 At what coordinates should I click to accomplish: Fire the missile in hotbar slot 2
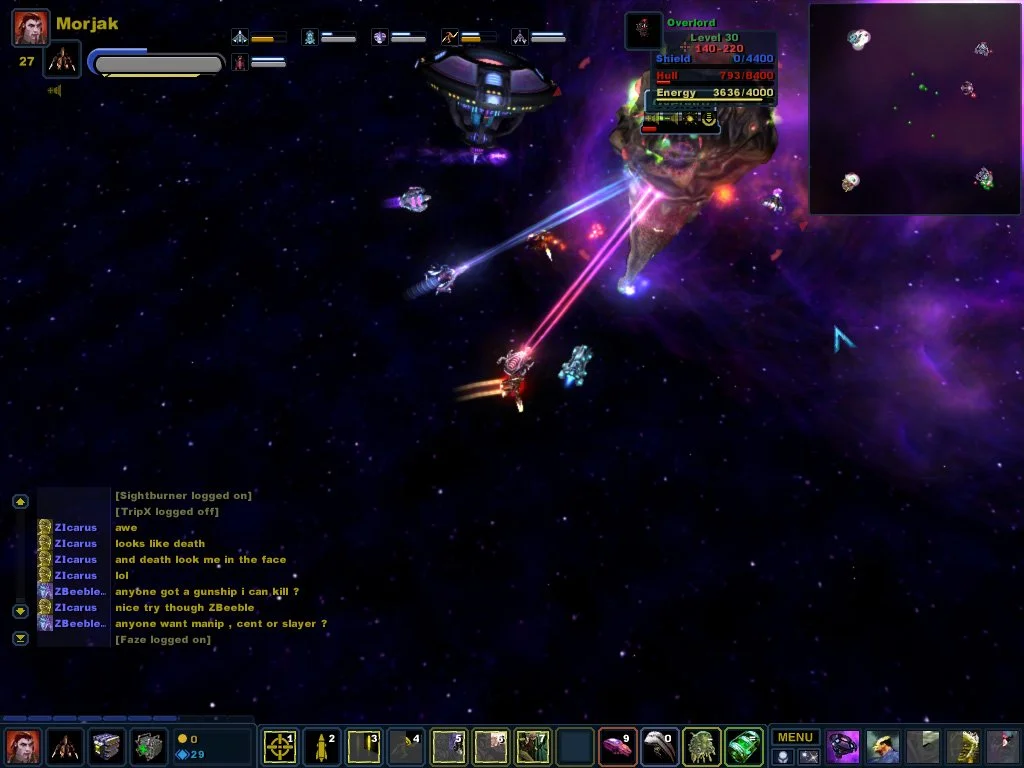point(321,747)
